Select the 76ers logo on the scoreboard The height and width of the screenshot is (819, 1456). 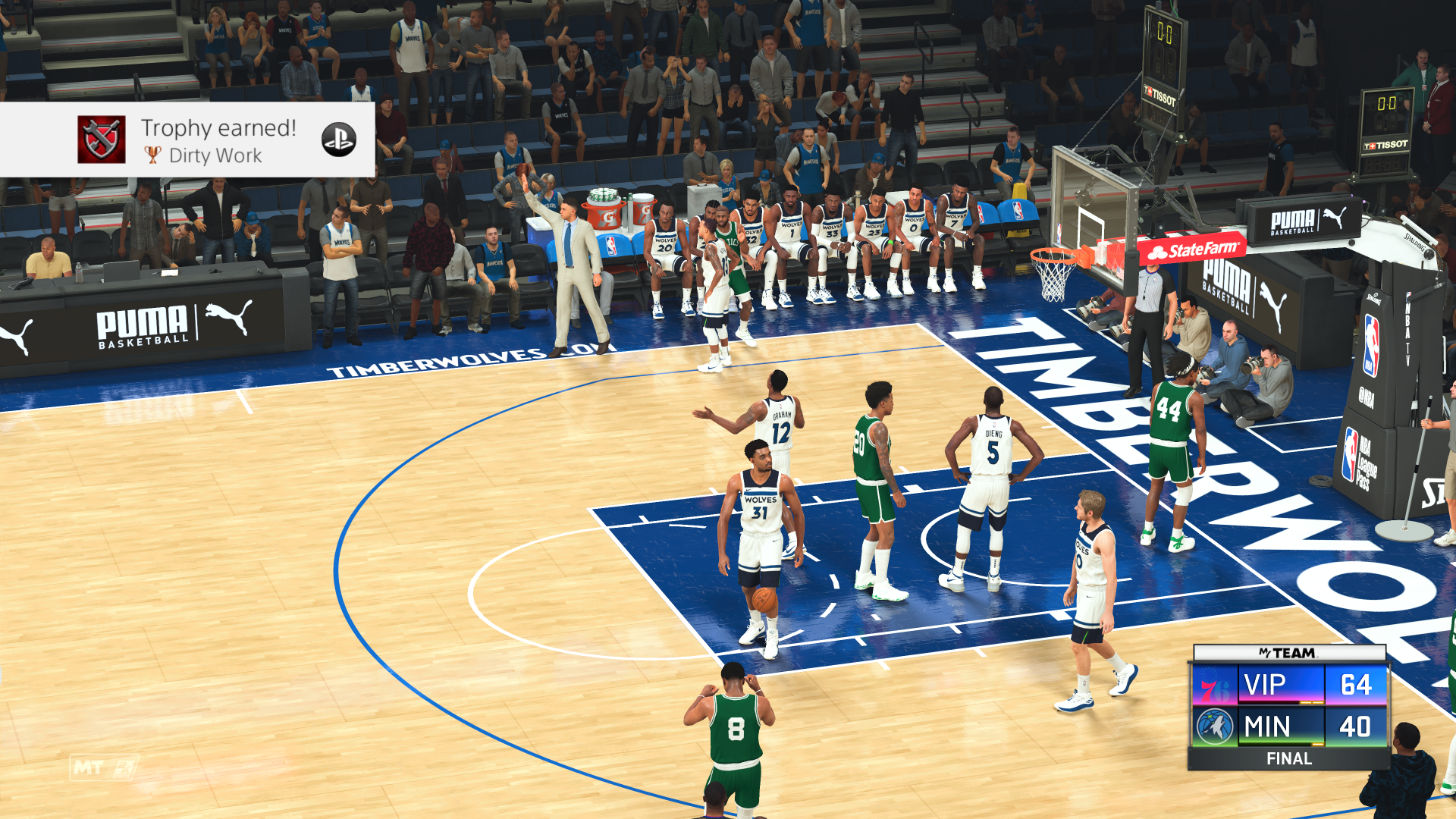[x=1215, y=685]
